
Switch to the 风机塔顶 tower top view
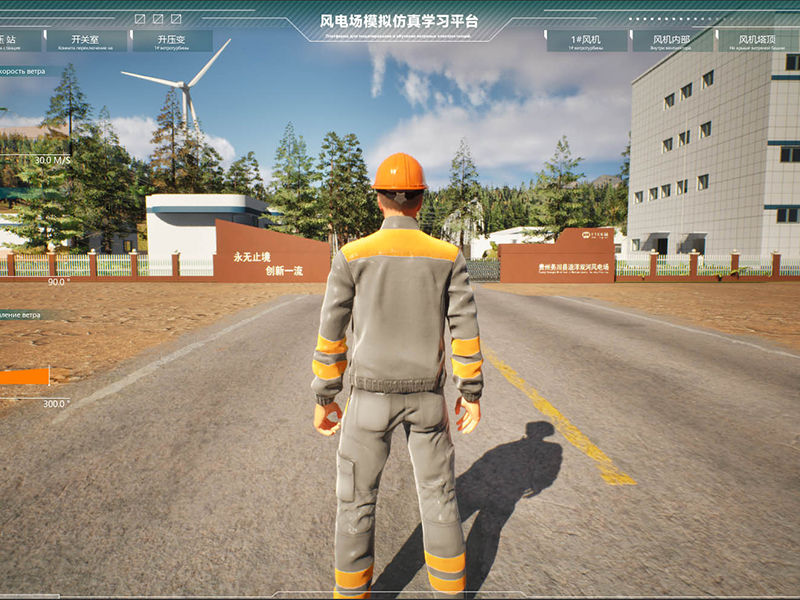coord(758,41)
